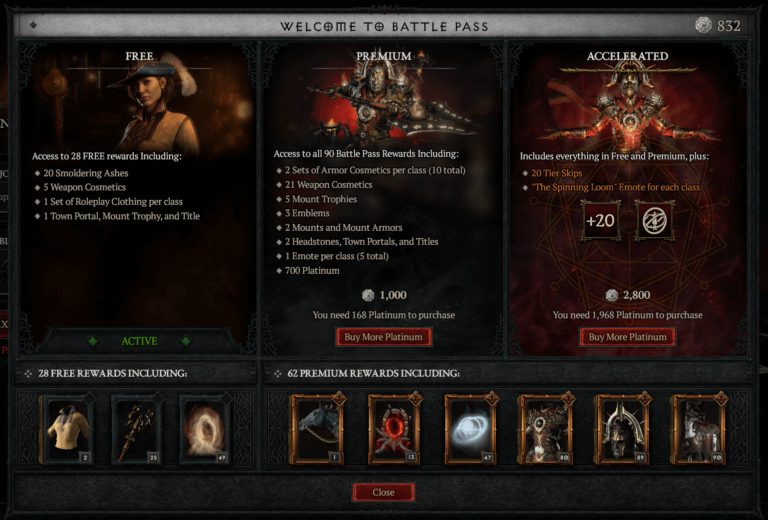
Task: Inspect the red premium reward at tier 13
Action: pyautogui.click(x=393, y=429)
